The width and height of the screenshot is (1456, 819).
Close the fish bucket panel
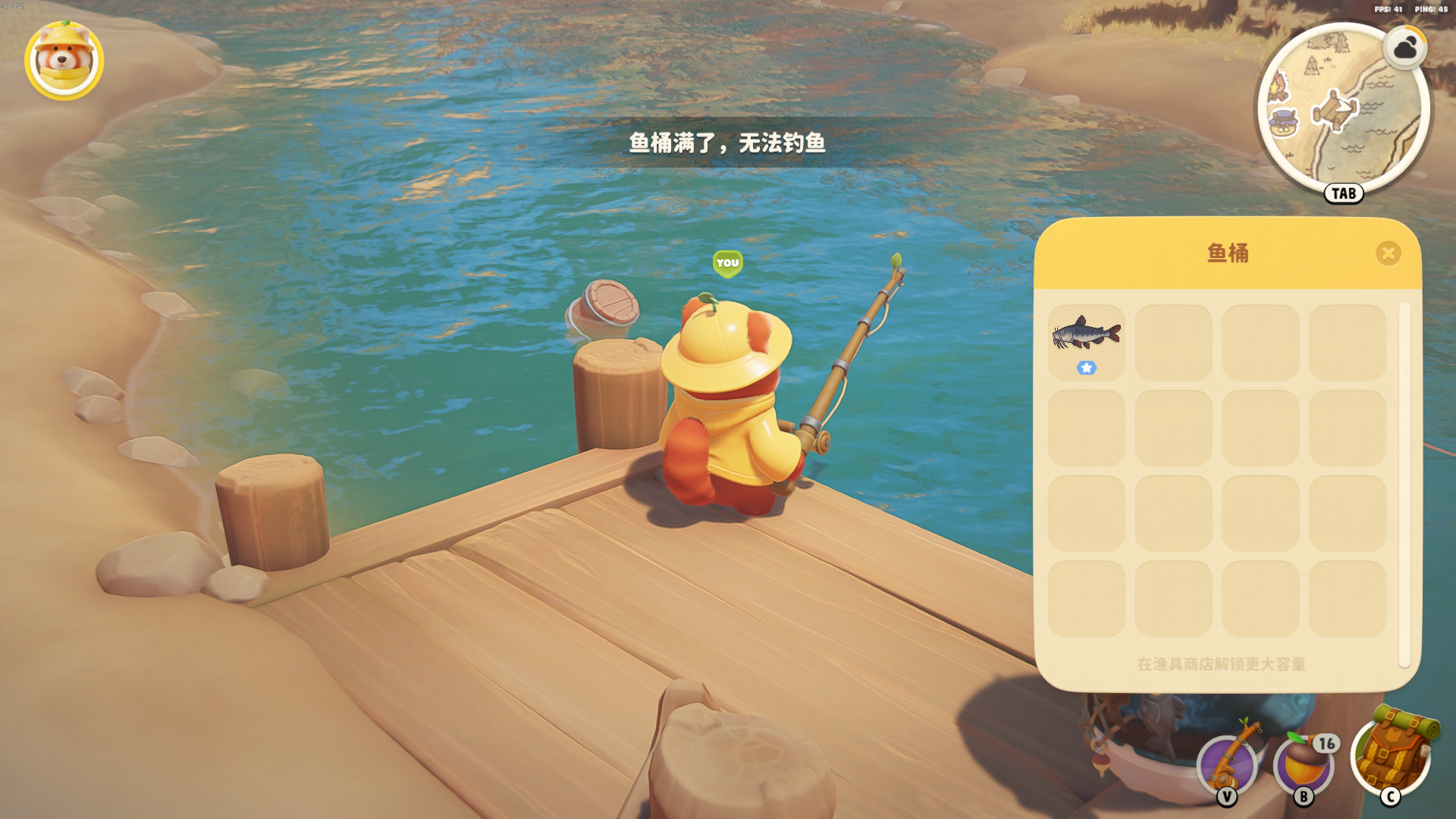pyautogui.click(x=1388, y=253)
